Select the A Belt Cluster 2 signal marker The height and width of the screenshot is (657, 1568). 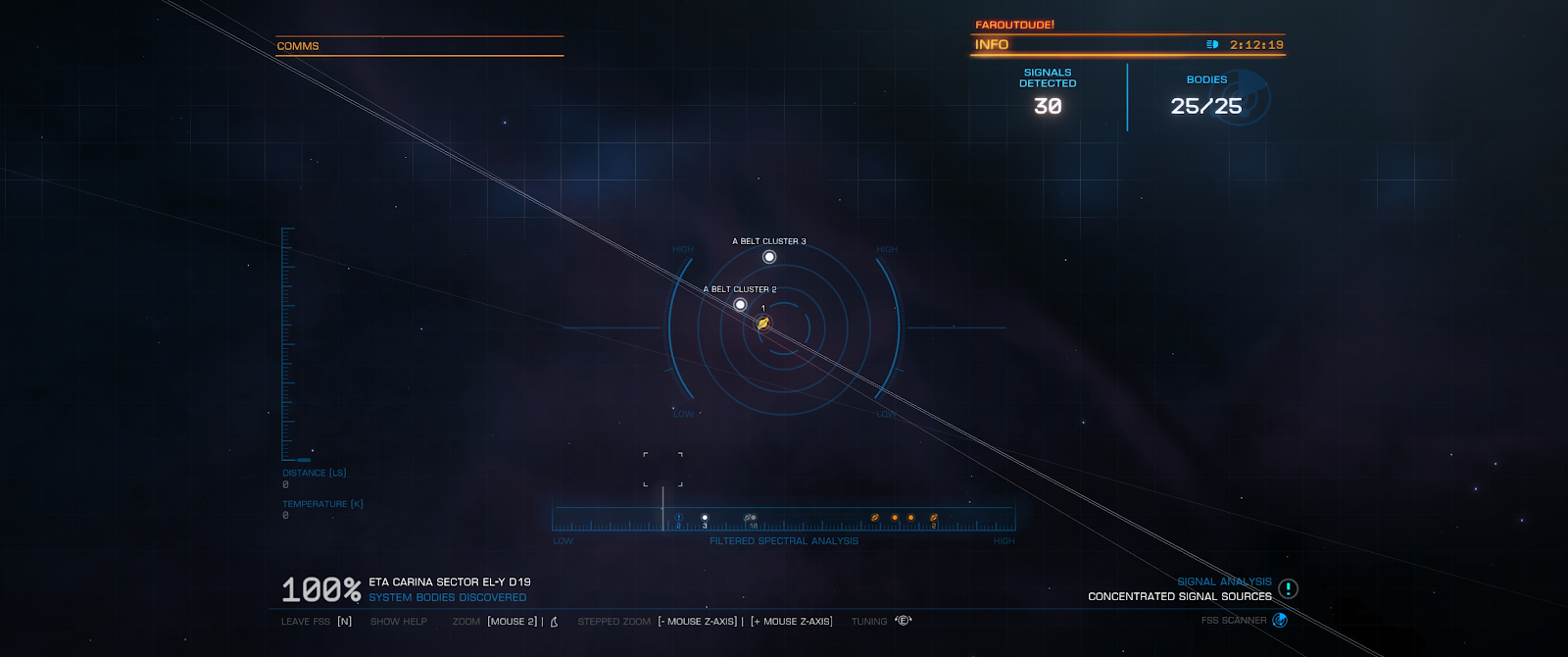pyautogui.click(x=740, y=305)
